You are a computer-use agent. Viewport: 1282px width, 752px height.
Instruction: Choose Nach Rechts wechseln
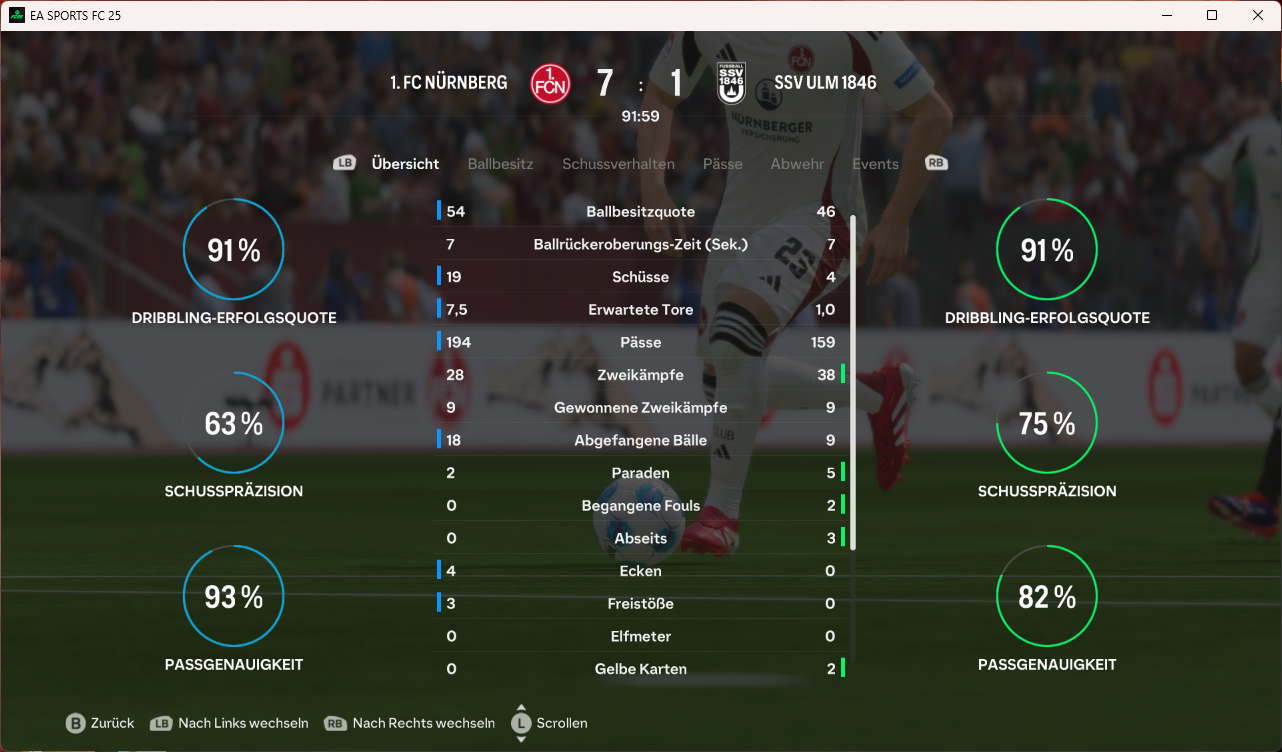[x=410, y=723]
